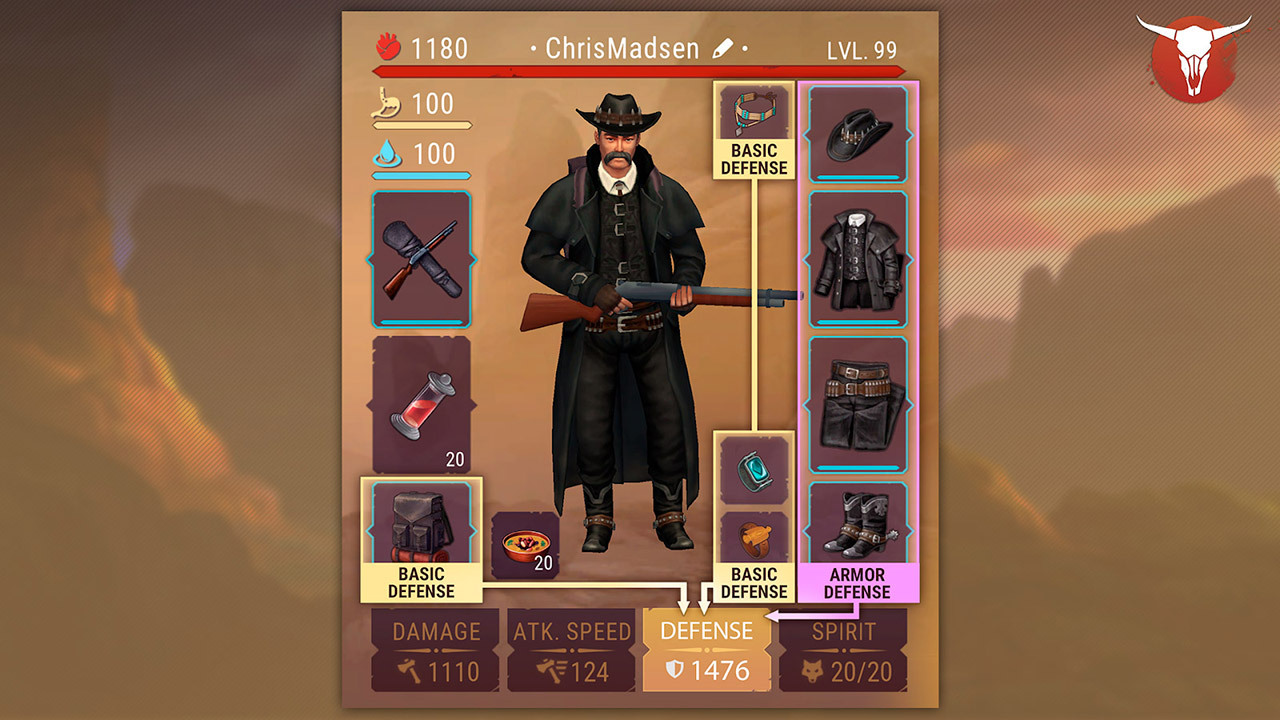The width and height of the screenshot is (1280, 720).
Task: Show the Damage stat details
Action: pyautogui.click(x=435, y=650)
